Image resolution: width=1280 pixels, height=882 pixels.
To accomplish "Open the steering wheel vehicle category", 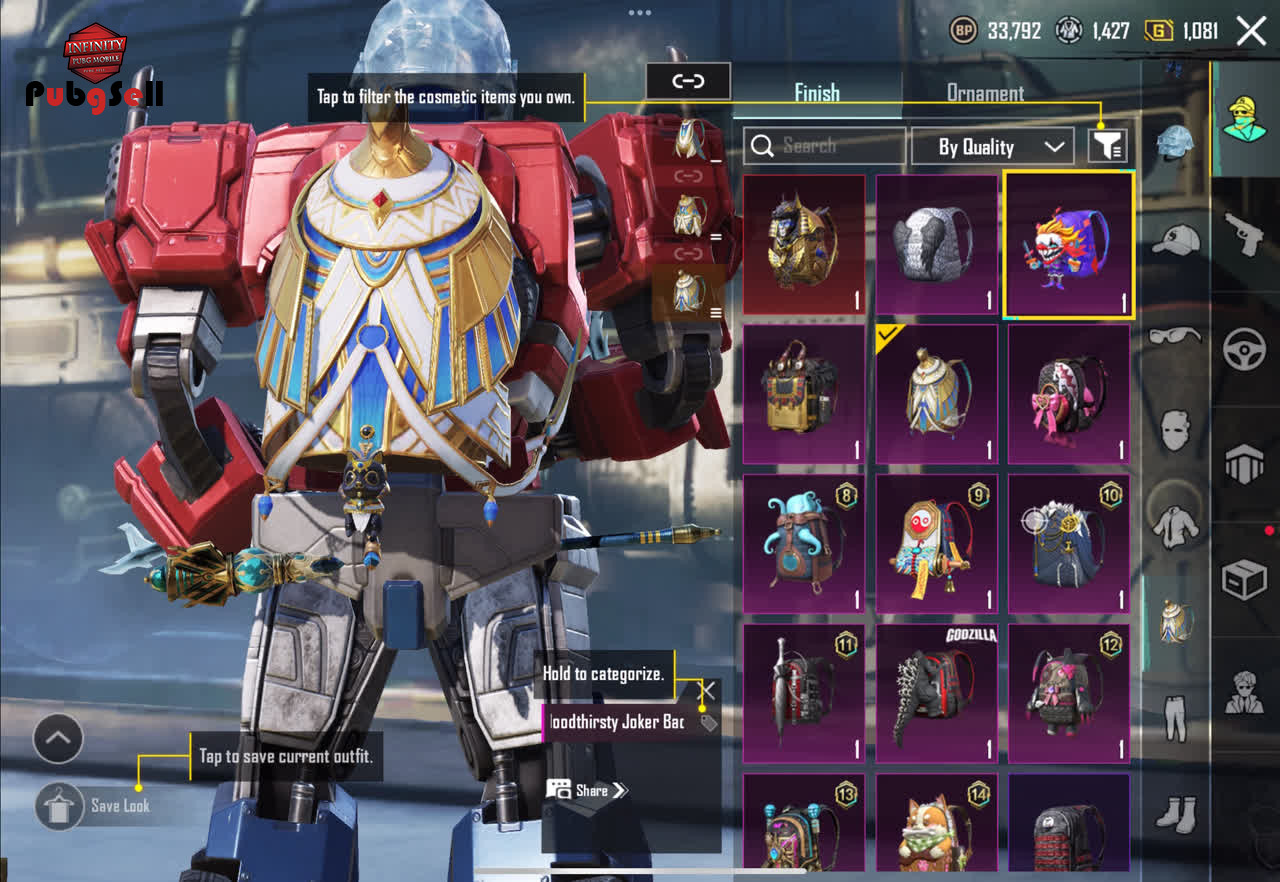I will tap(1245, 350).
